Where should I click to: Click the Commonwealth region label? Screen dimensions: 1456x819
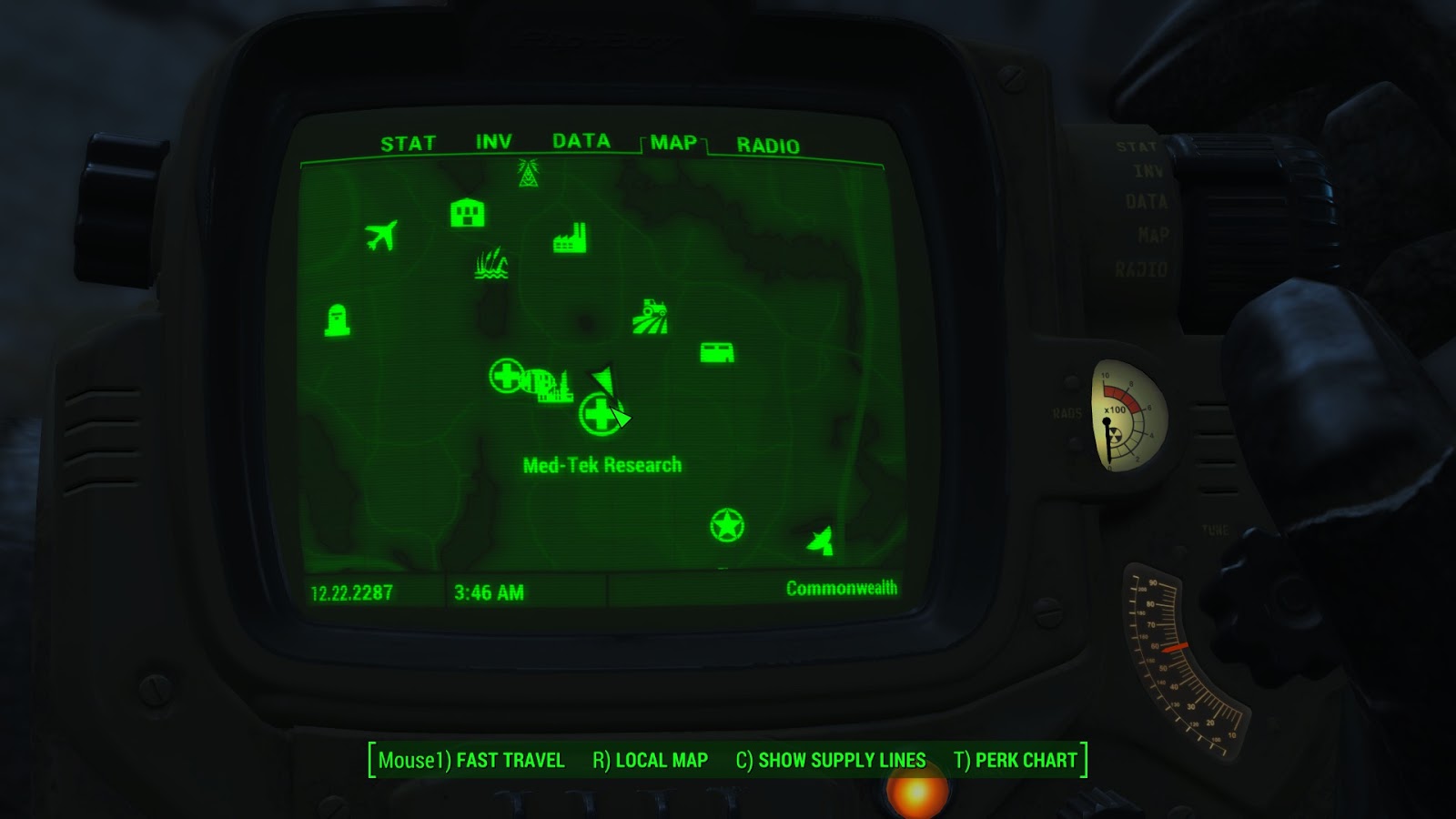[842, 587]
